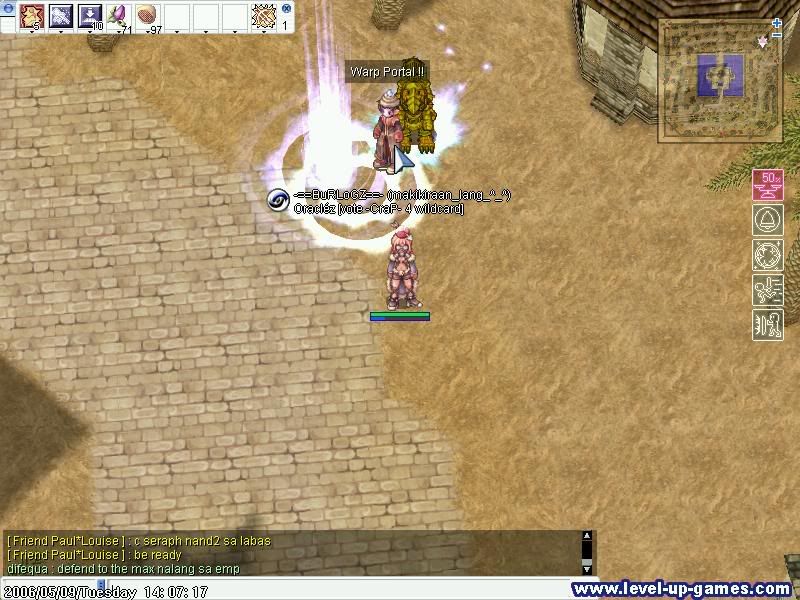Click the blue round button at hotbar's left end
The width and height of the screenshot is (800, 600).
pos(7,7)
